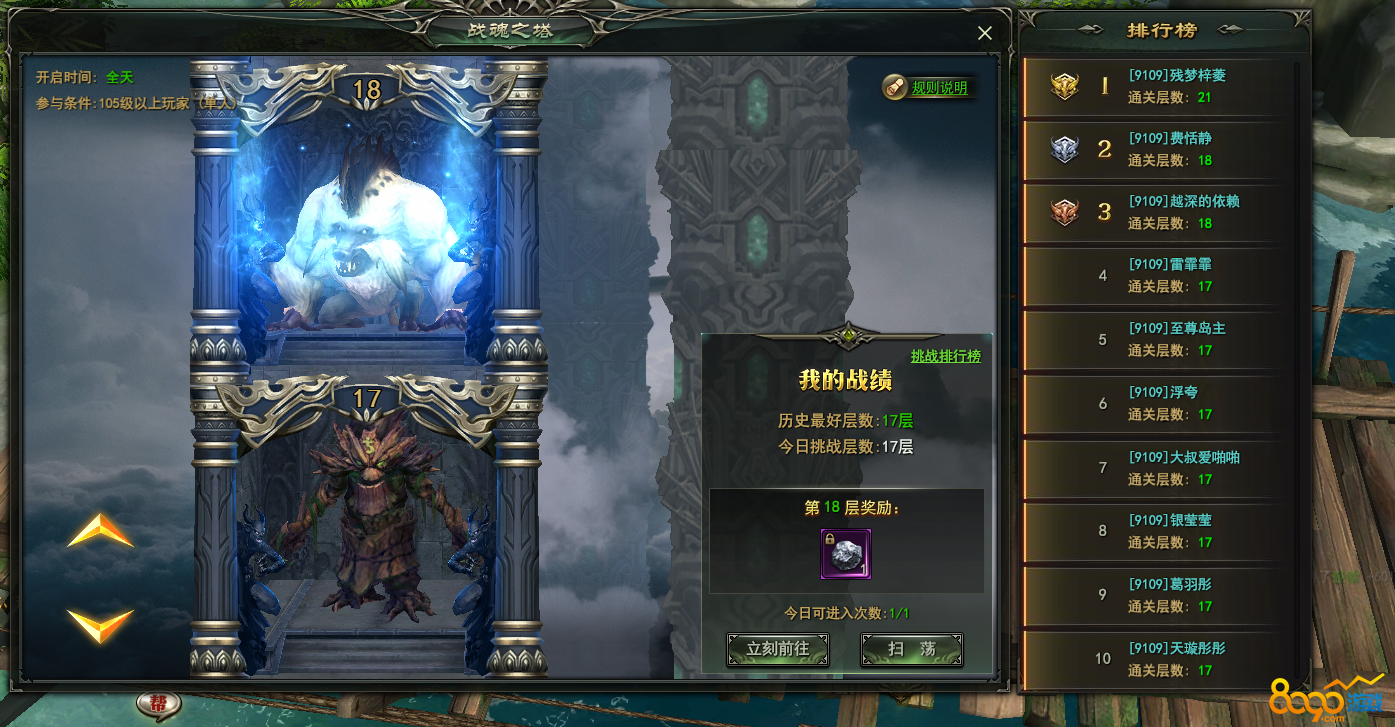Viewport: 1395px width, 727px height.
Task: Close the 战魂之塔 window
Action: tap(984, 33)
